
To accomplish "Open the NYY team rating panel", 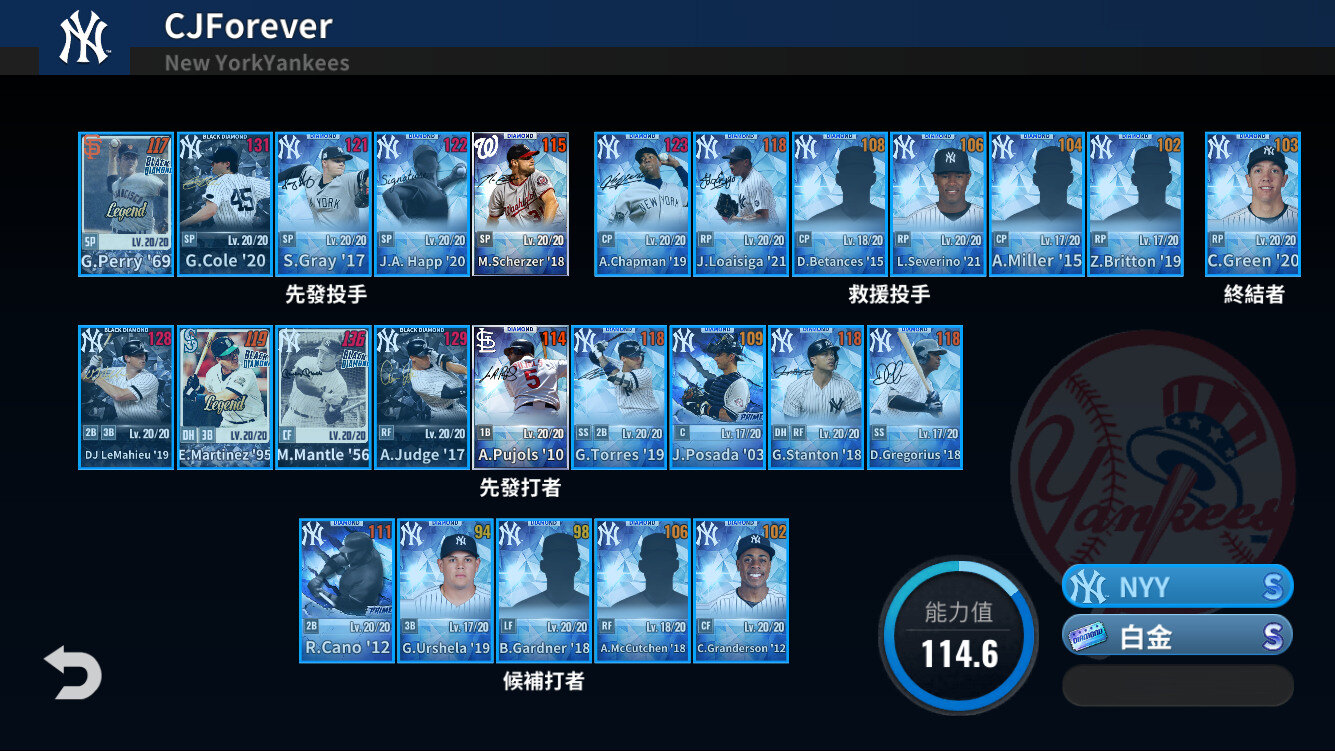I will pos(1177,587).
